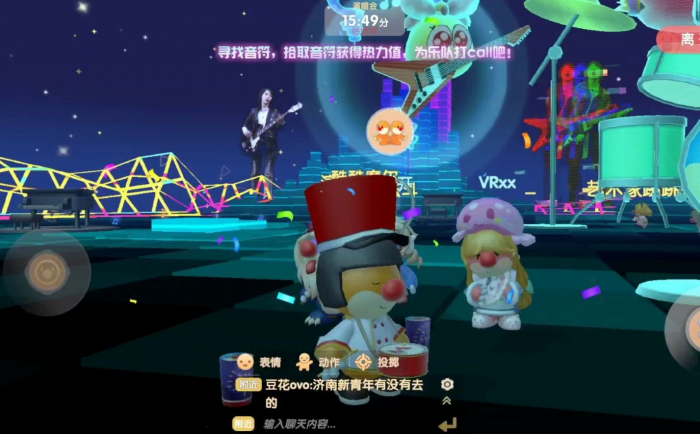This screenshot has height=434, width=700.
Task: Expand the chat log with the double-chevron
Action: (447, 400)
